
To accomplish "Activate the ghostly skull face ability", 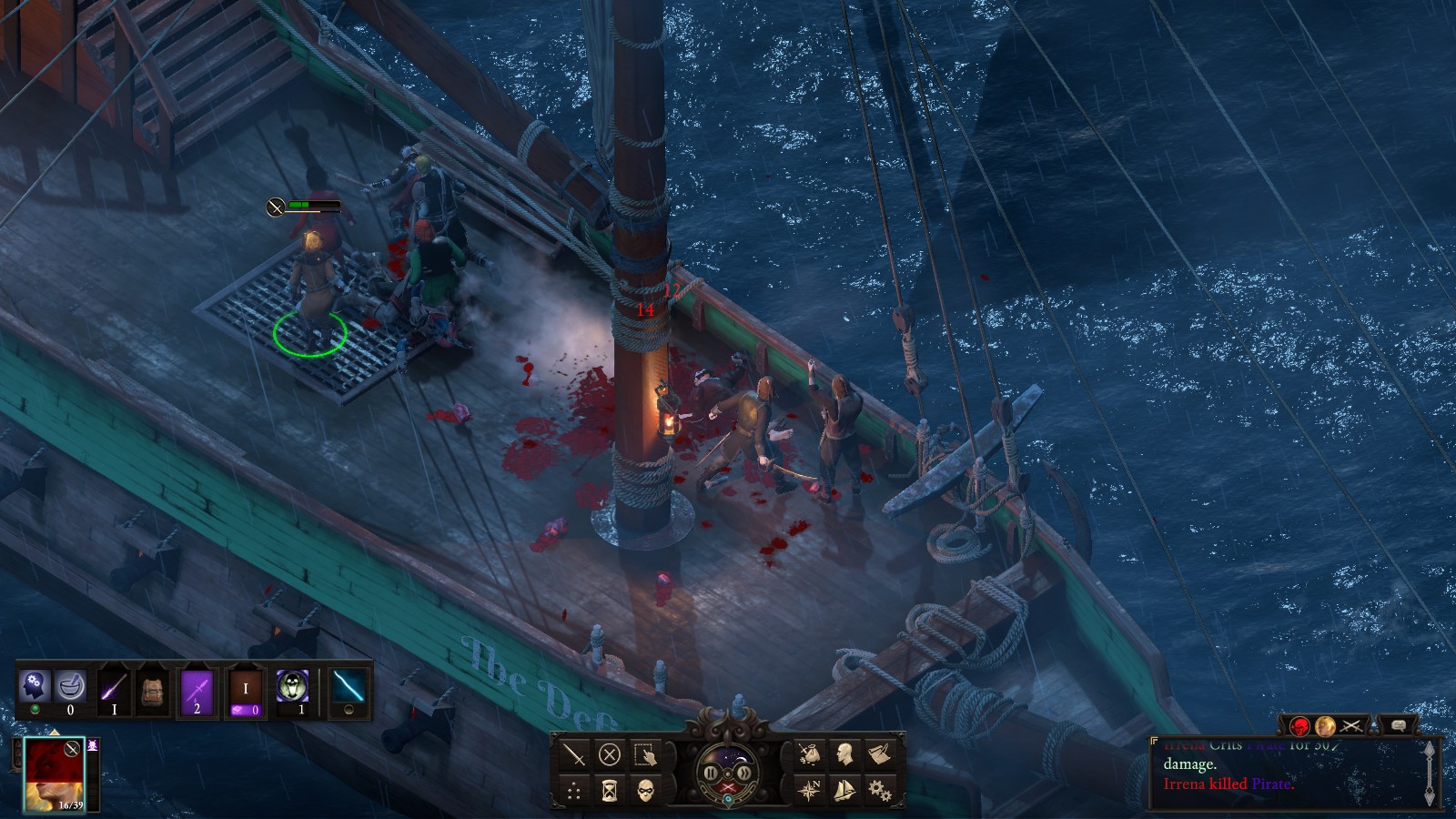I will pyautogui.click(x=292, y=687).
